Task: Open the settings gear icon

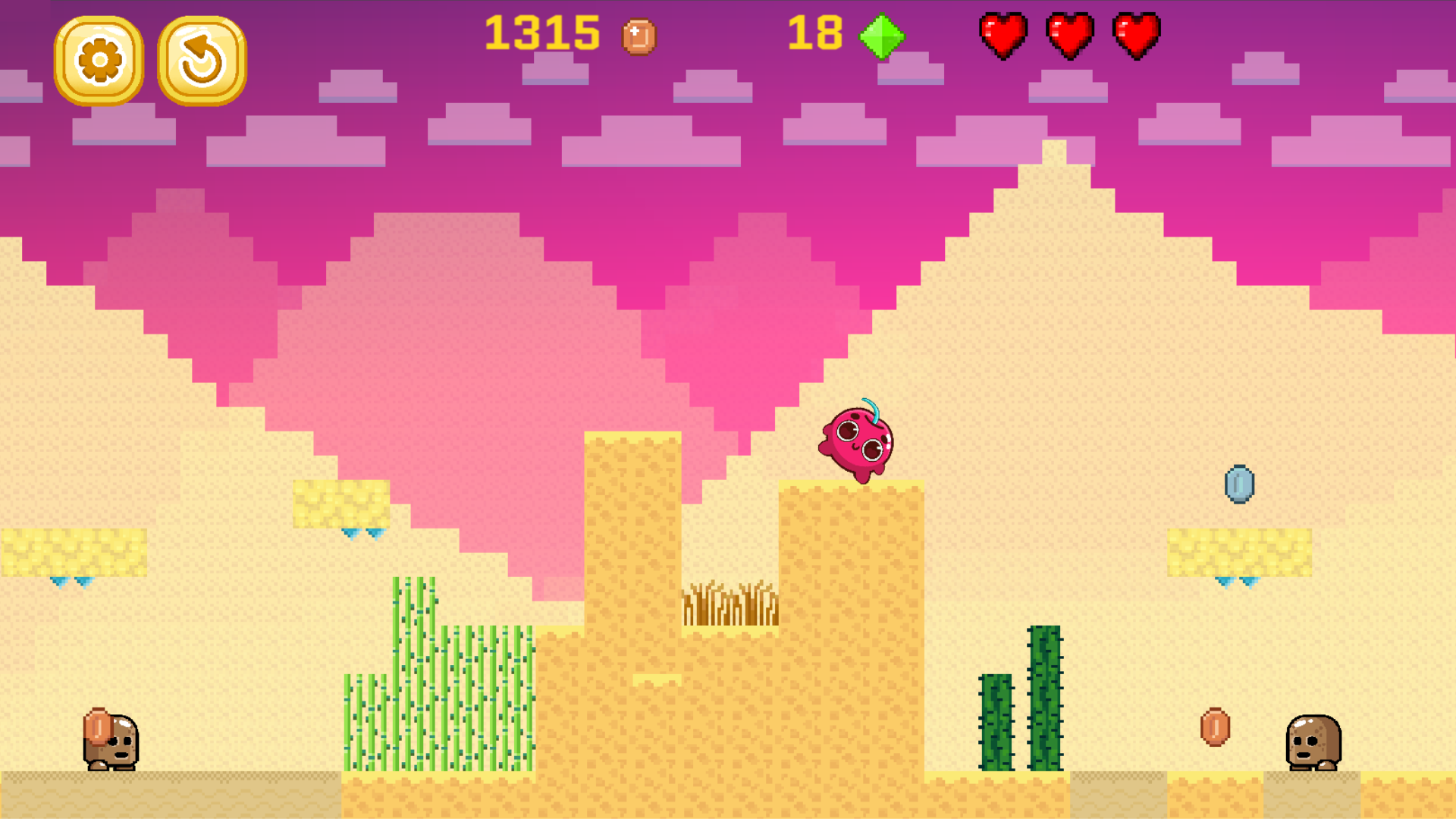Action: pos(101,58)
